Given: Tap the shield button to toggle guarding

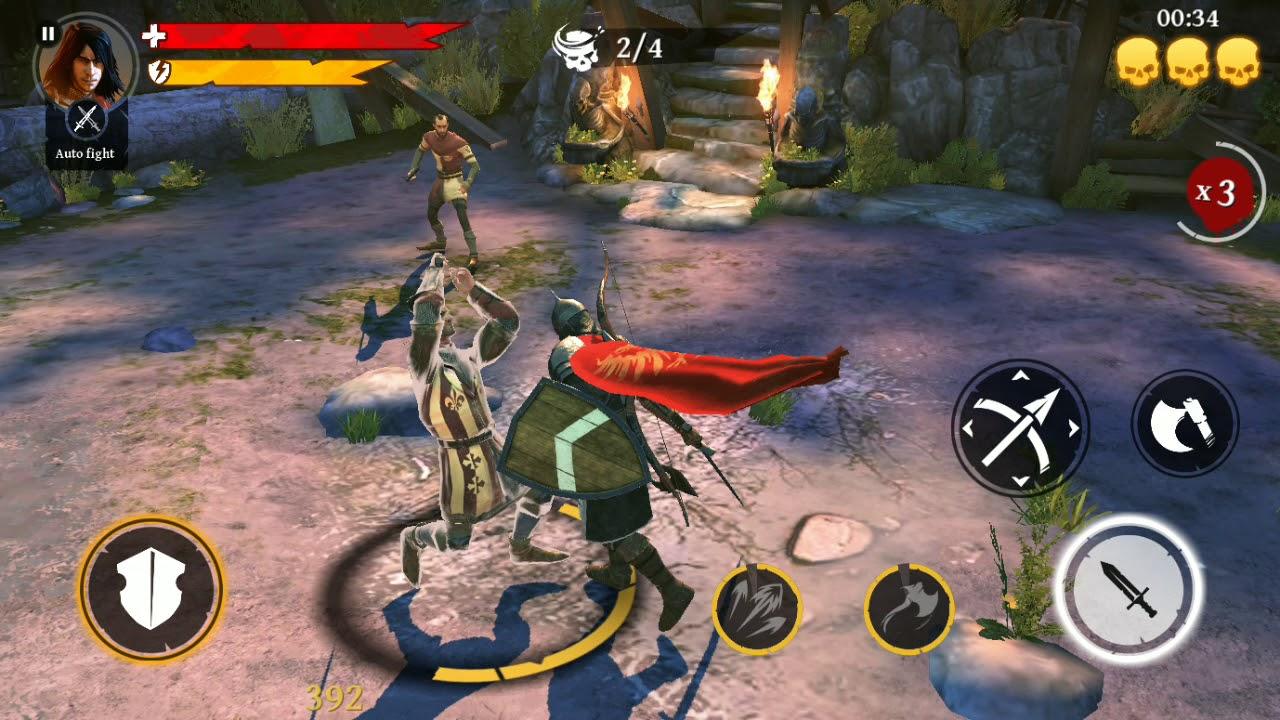Looking at the screenshot, I should click(150, 590).
